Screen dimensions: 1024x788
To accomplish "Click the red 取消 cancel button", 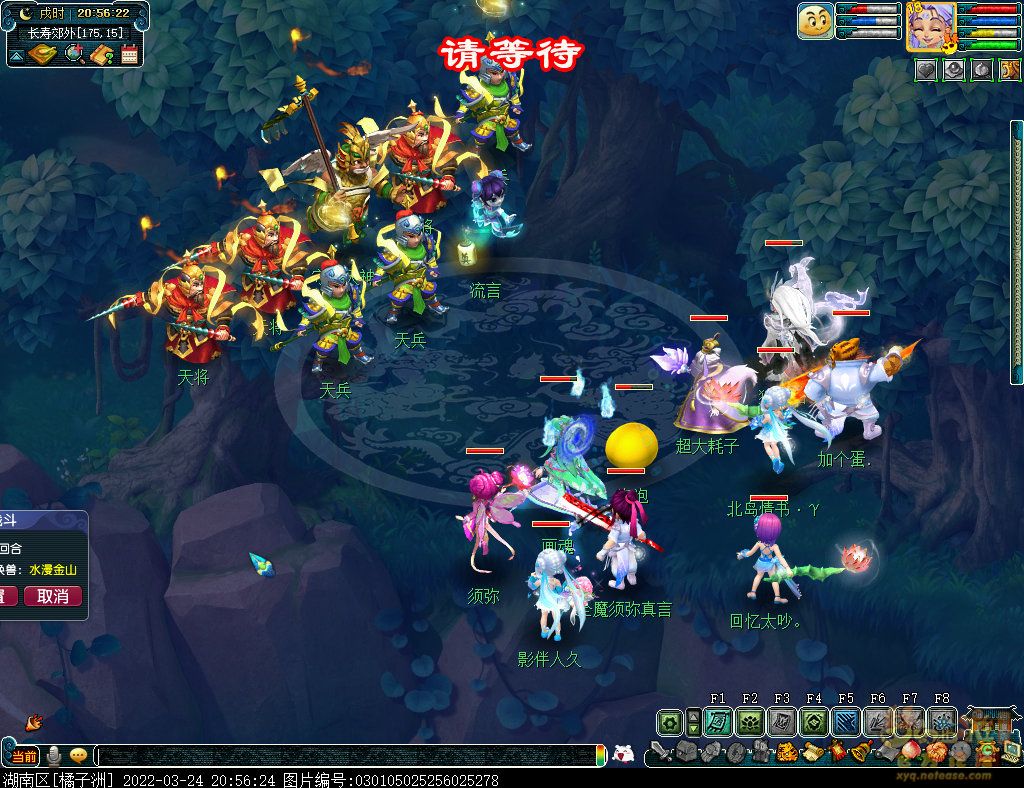I will (x=53, y=596).
